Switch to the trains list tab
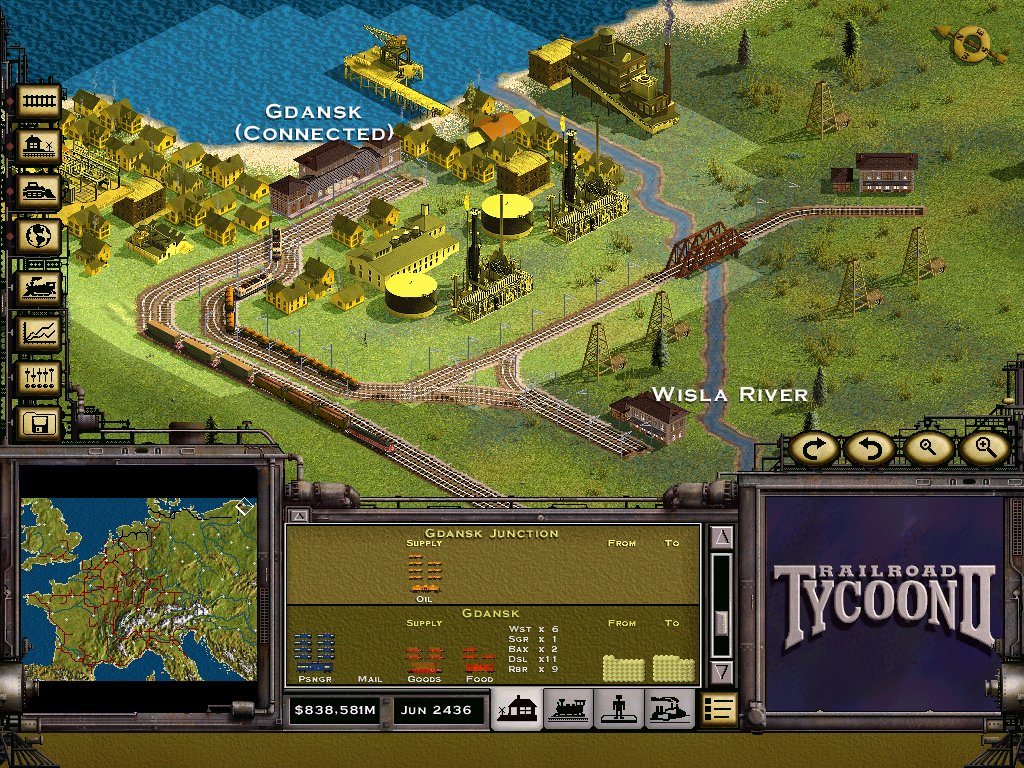This screenshot has width=1024, height=768. (568, 709)
